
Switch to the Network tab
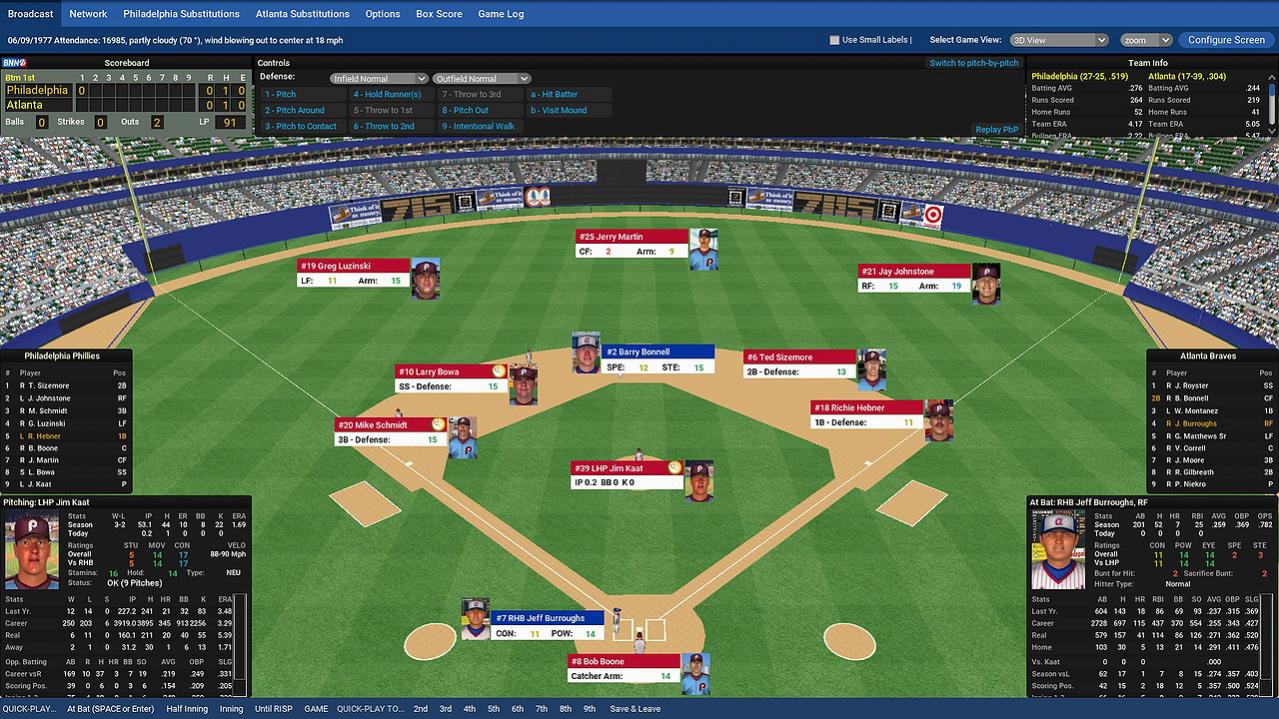point(88,14)
